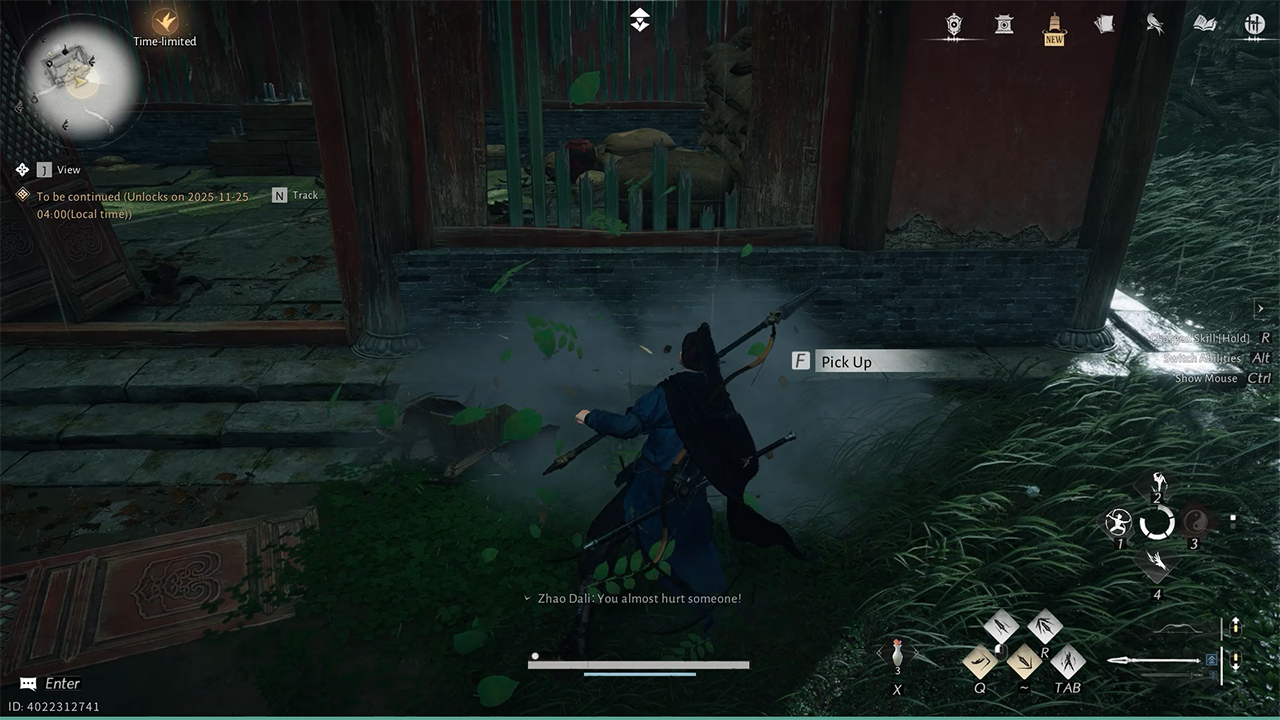Open the bird messenger menu icon
Viewport: 1280px width, 720px height.
(1155, 25)
